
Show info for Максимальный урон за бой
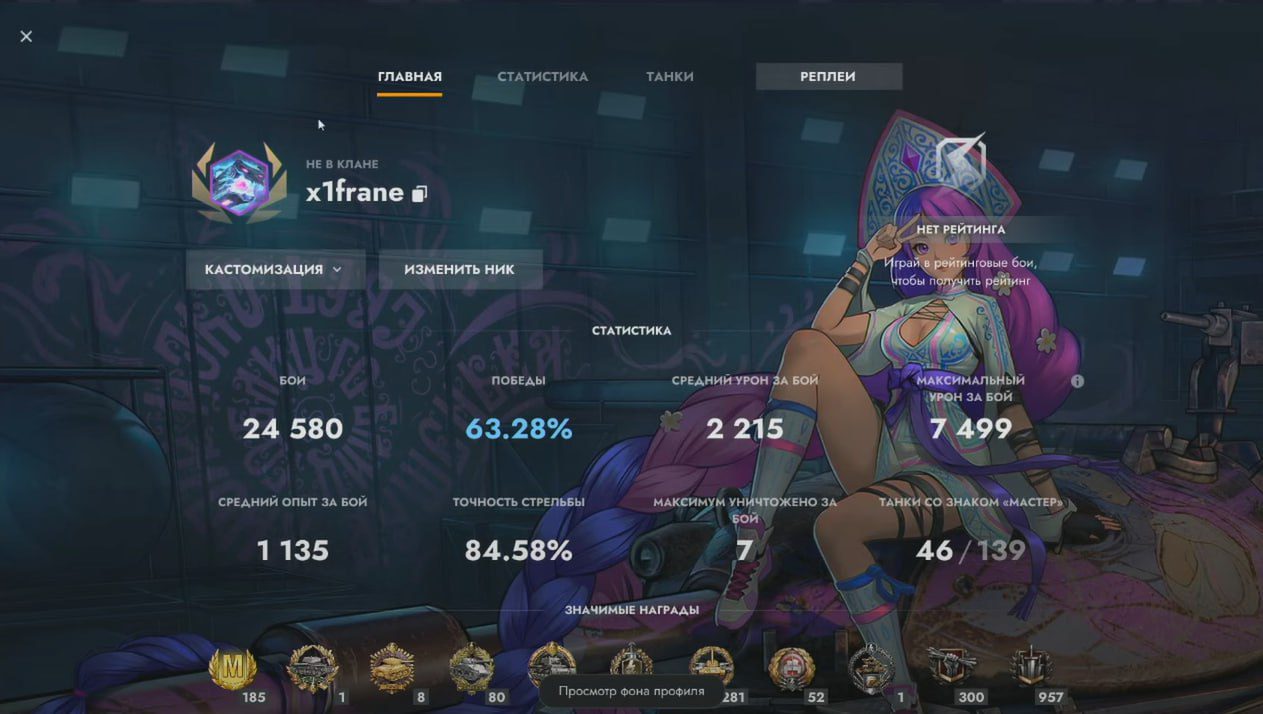pos(1077,381)
